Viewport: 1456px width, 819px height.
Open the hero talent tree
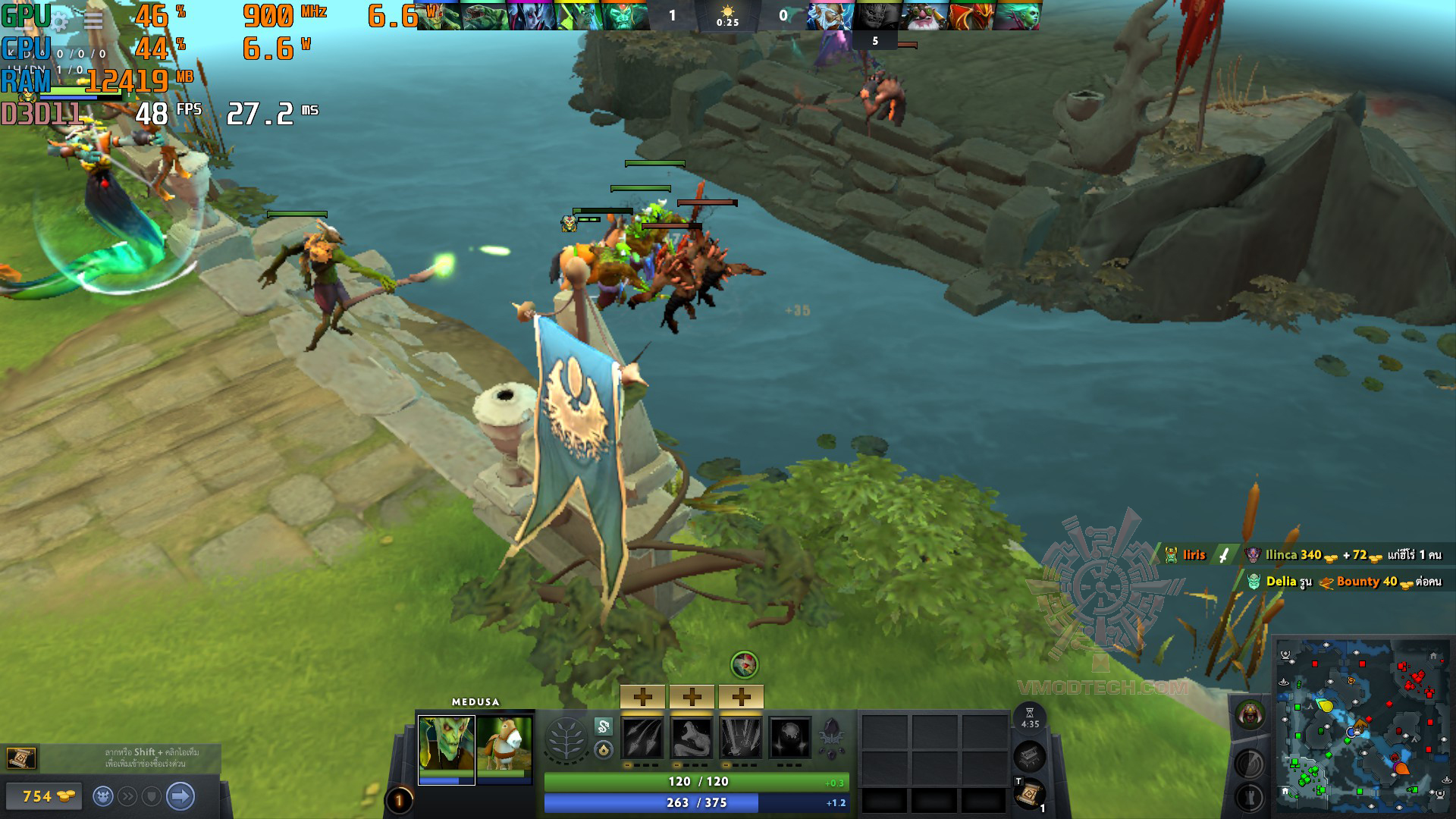pos(566,738)
